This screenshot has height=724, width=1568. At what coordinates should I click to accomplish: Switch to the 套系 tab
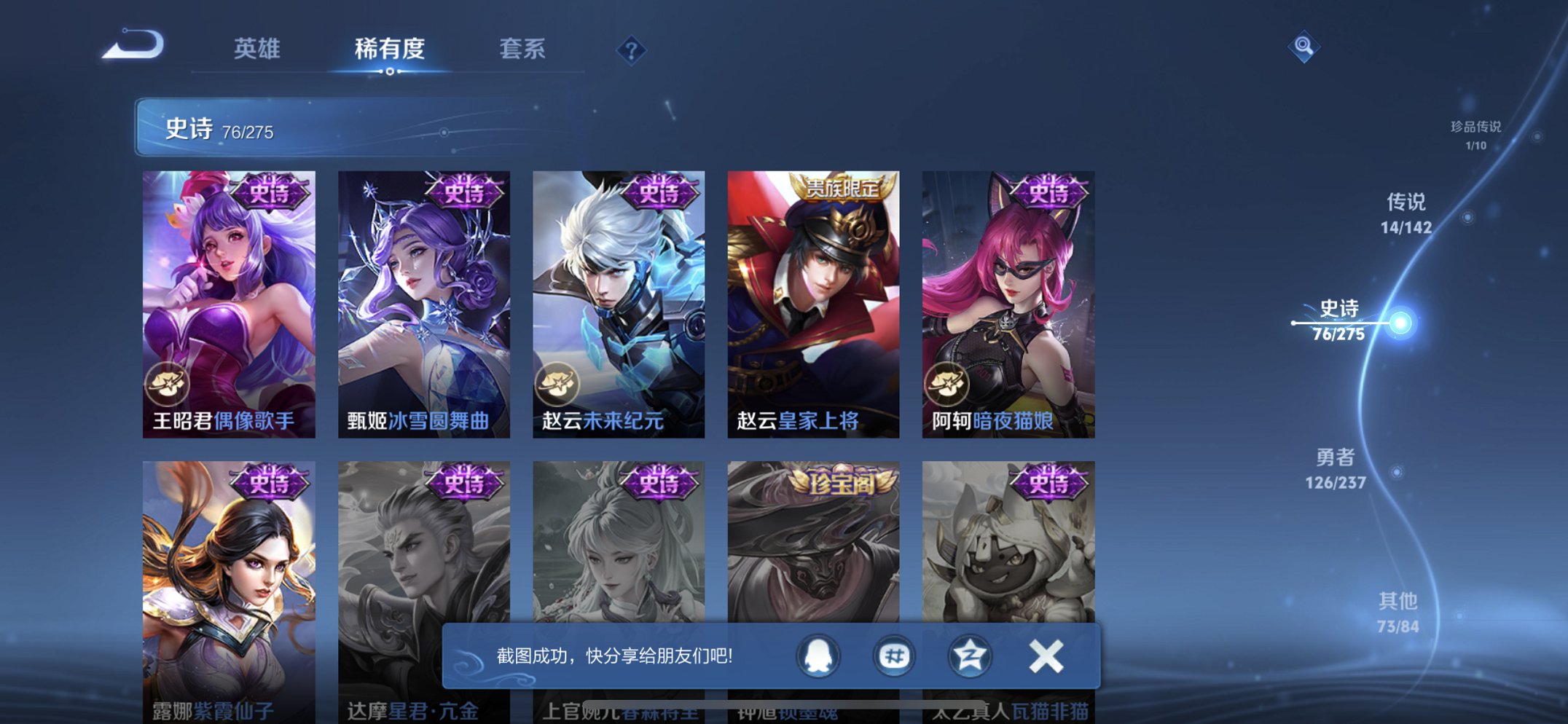523,48
